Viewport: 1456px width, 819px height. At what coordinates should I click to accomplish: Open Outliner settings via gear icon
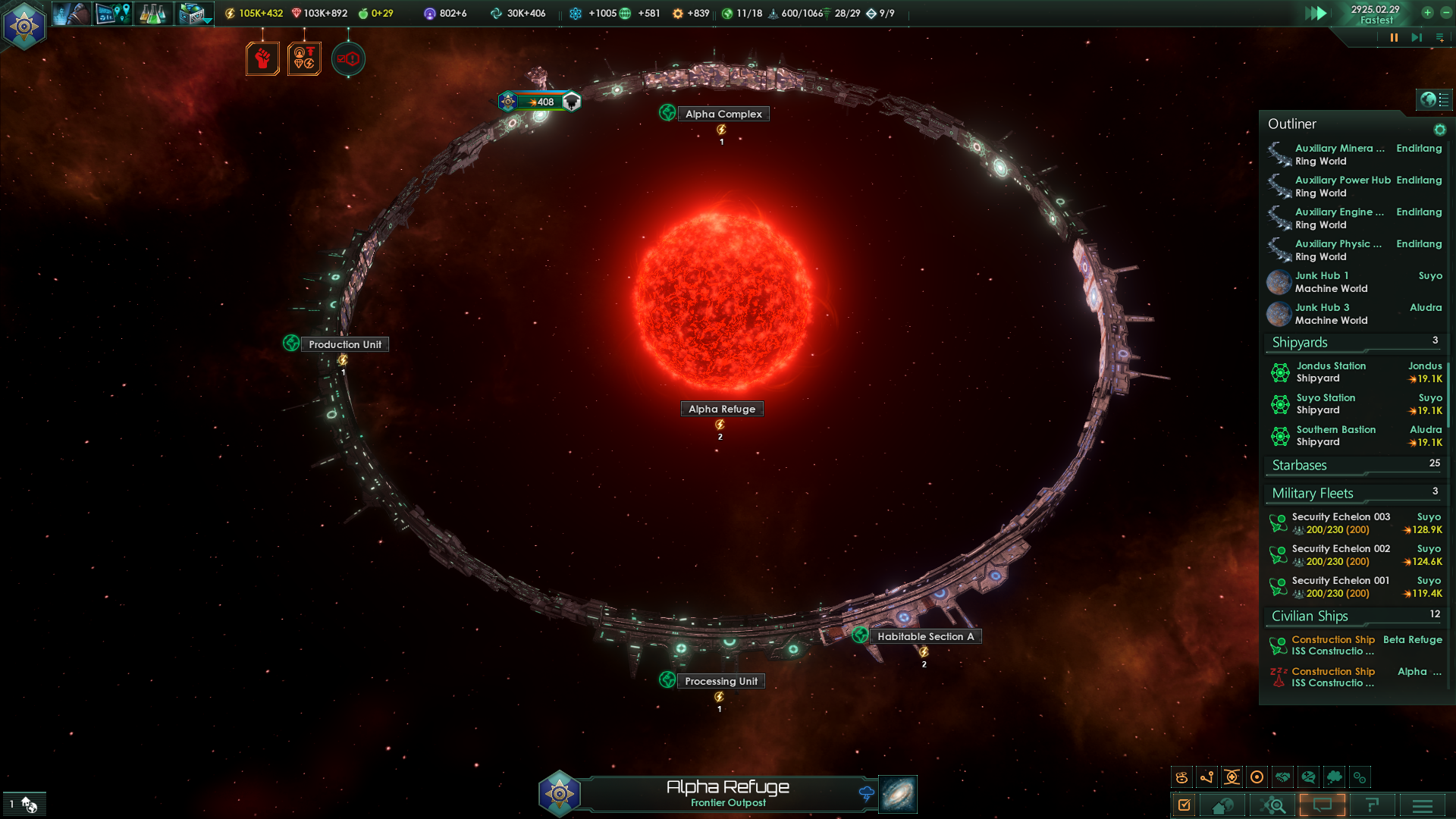(x=1439, y=130)
